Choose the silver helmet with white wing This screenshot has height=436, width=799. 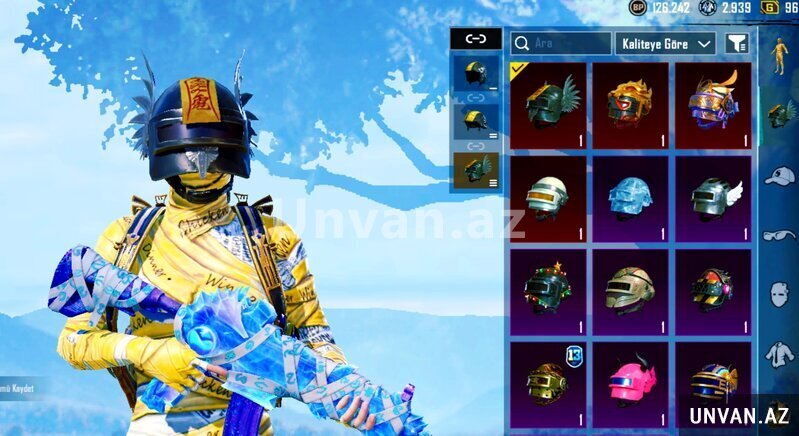click(x=712, y=196)
